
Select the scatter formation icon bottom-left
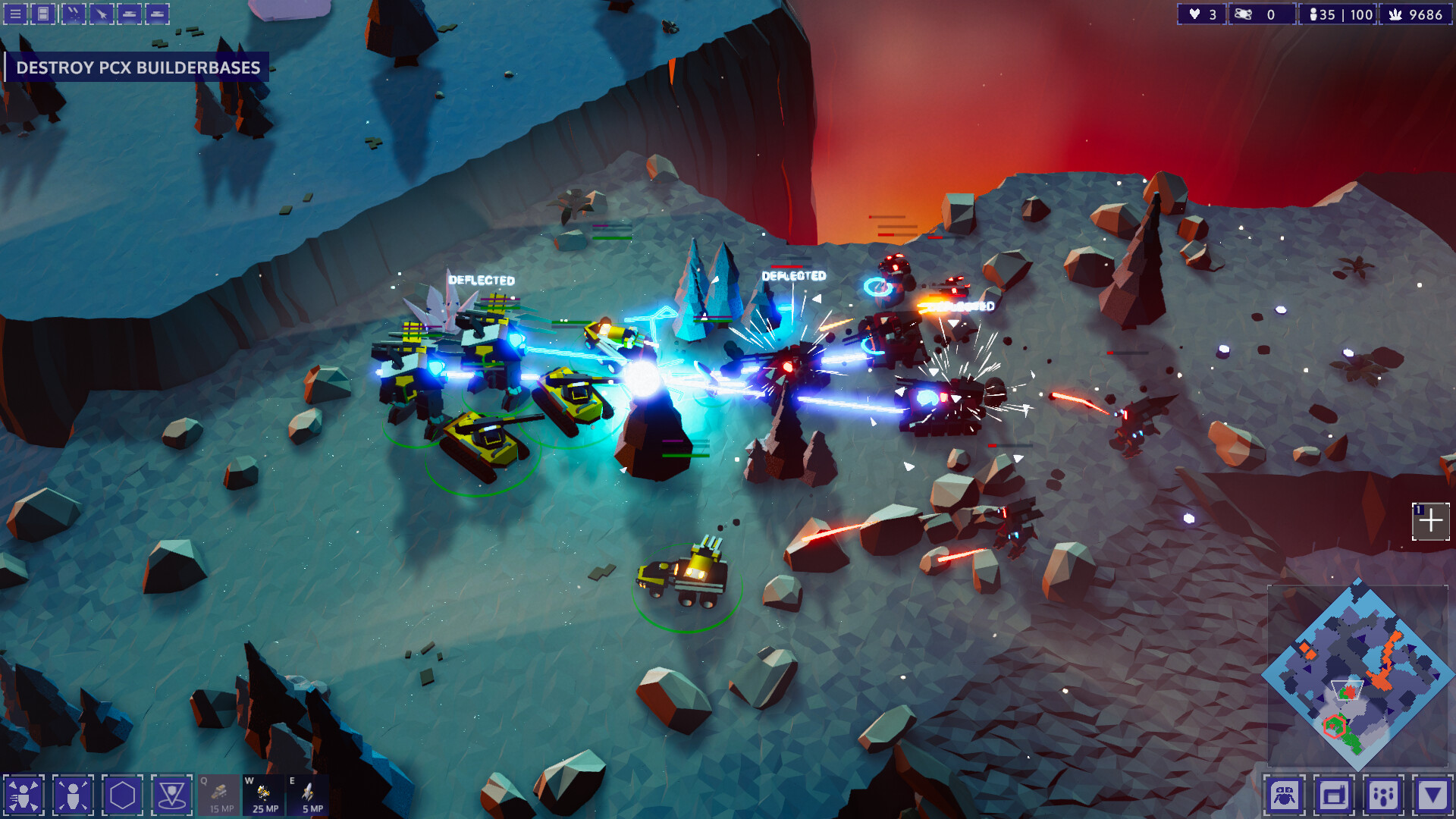25,794
